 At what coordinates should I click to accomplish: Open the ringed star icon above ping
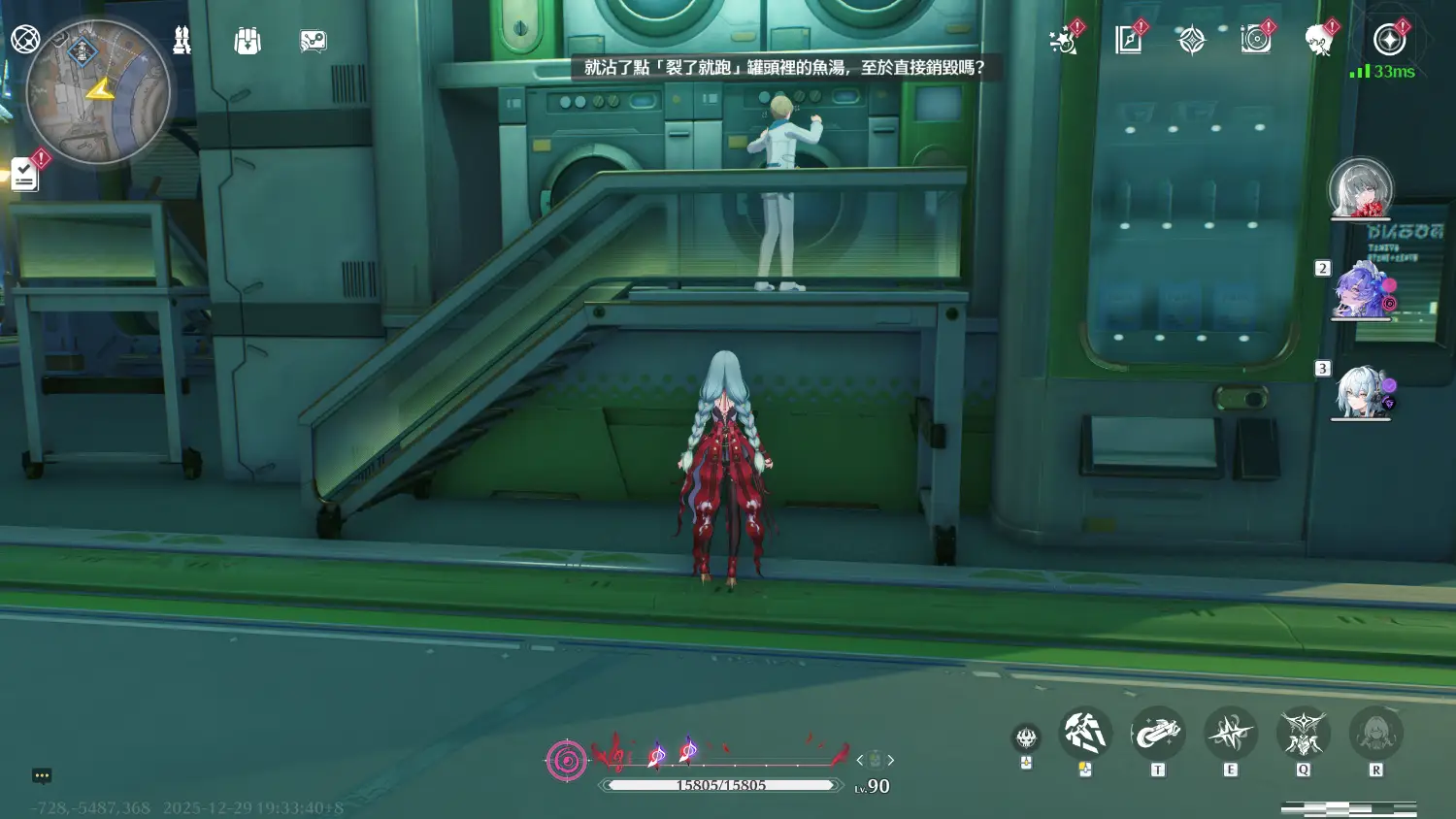pos(1389,40)
